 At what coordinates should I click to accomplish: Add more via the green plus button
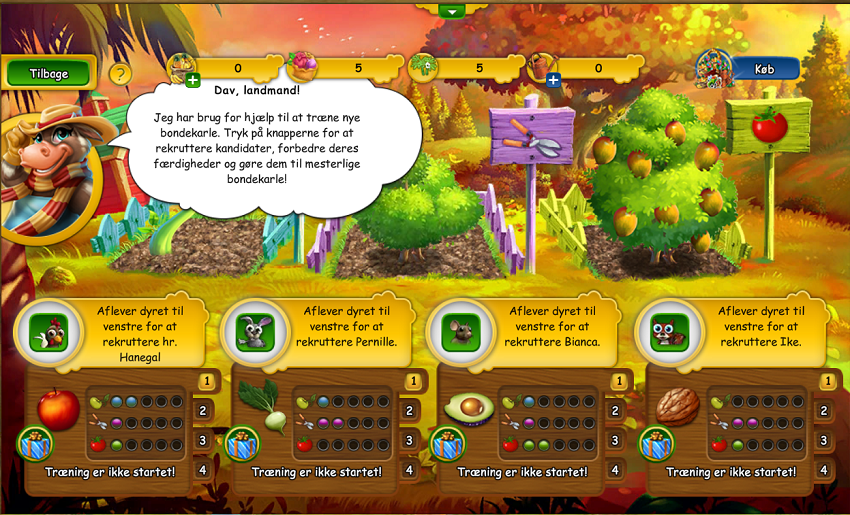pos(192,81)
